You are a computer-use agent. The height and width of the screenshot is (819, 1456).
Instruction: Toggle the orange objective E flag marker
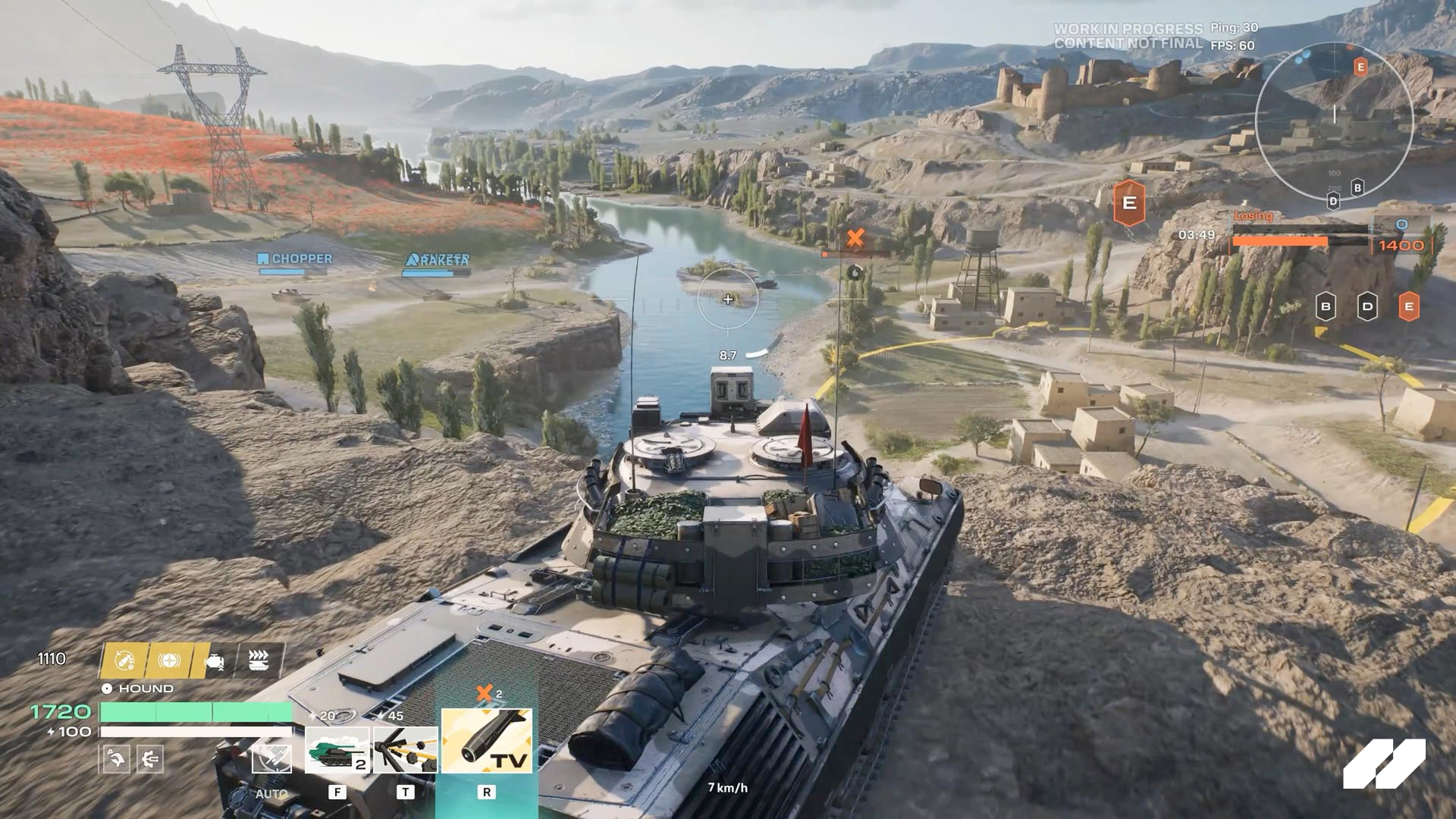[x=1128, y=203]
